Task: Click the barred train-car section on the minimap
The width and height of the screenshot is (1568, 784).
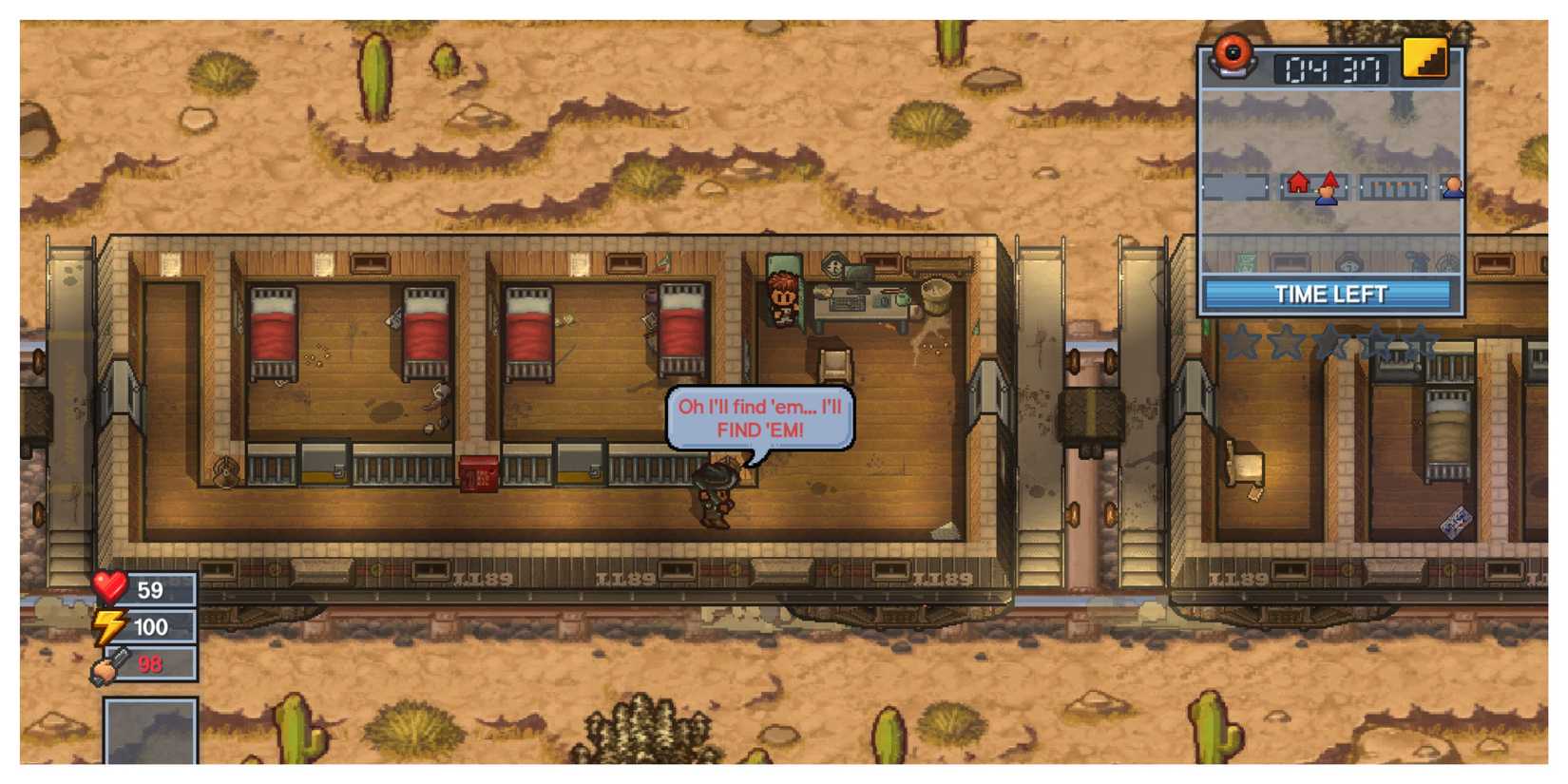Action: pyautogui.click(x=1391, y=185)
